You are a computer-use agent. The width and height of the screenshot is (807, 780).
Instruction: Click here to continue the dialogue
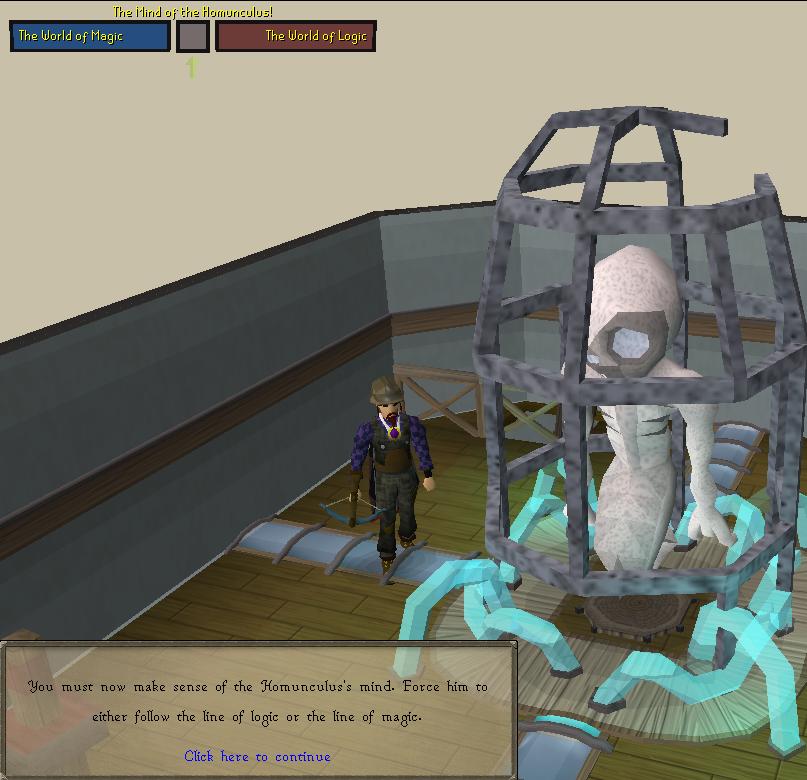click(257, 756)
